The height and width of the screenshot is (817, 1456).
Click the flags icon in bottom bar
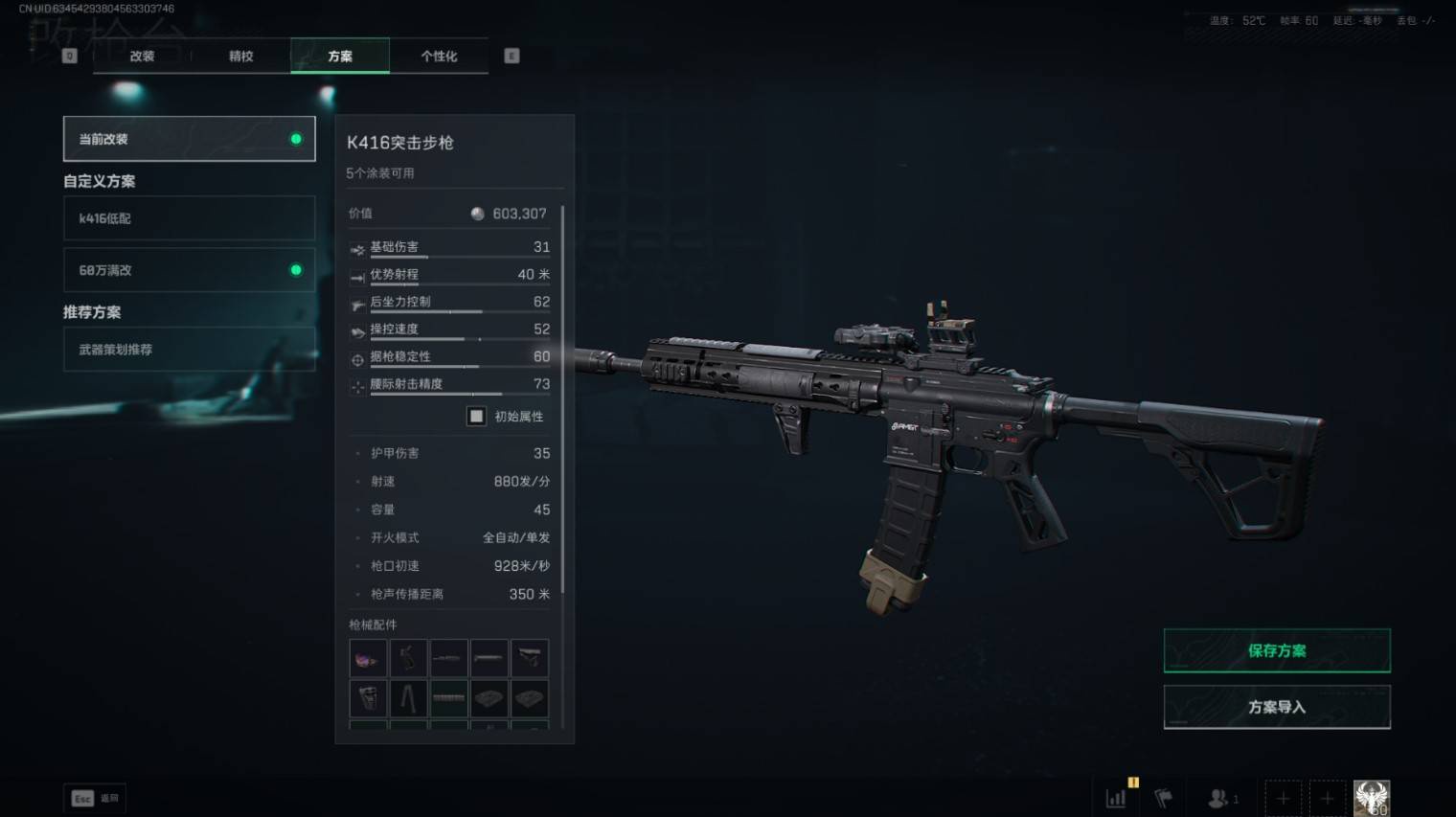1164,798
